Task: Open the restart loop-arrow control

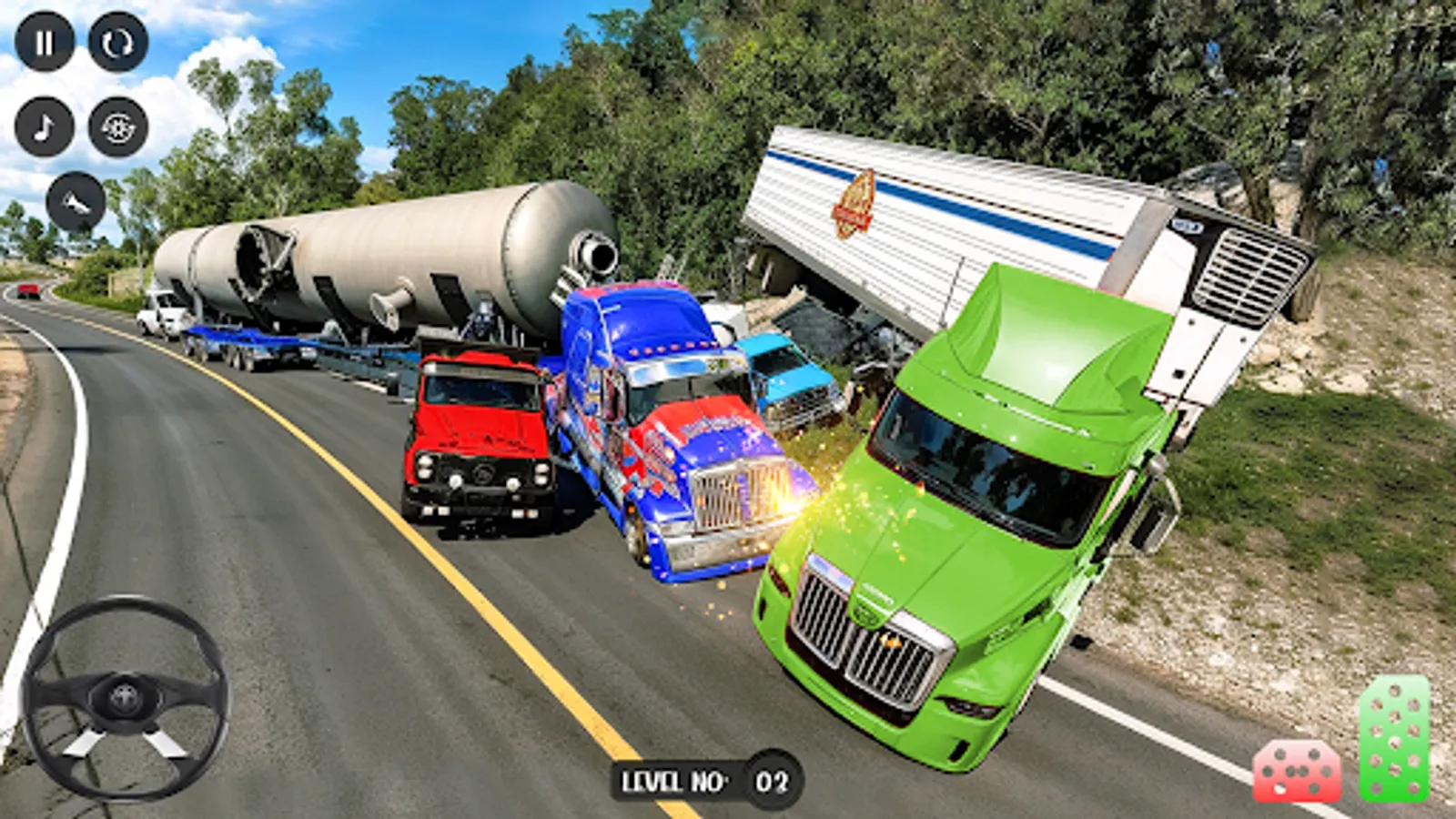Action: pos(116,40)
